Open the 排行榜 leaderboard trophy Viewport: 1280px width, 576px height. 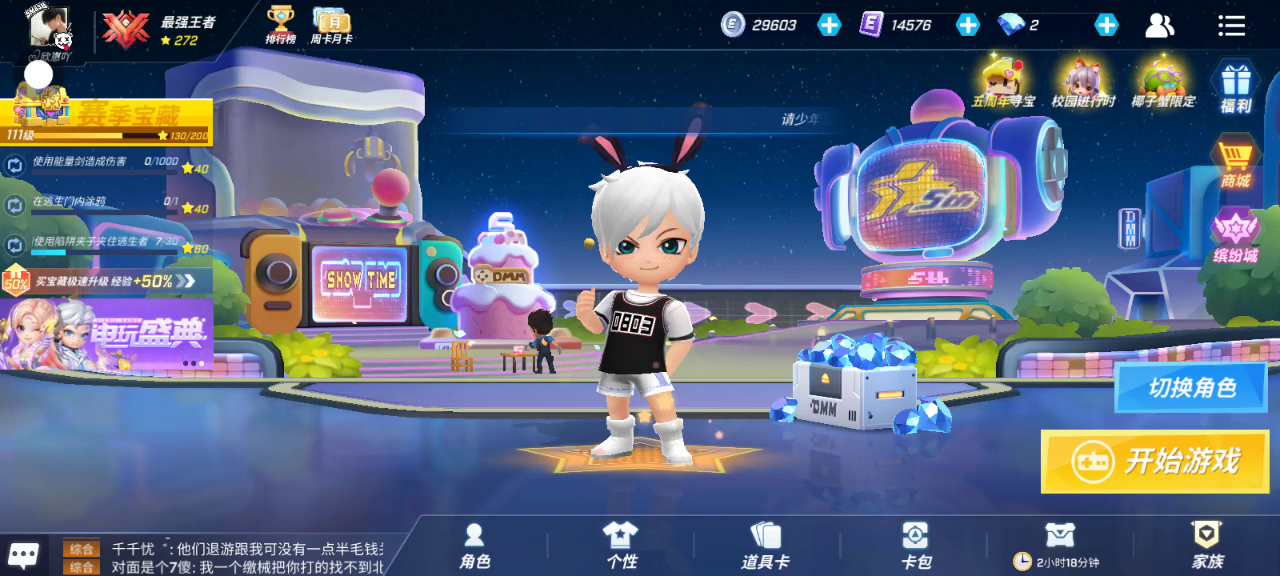280,24
